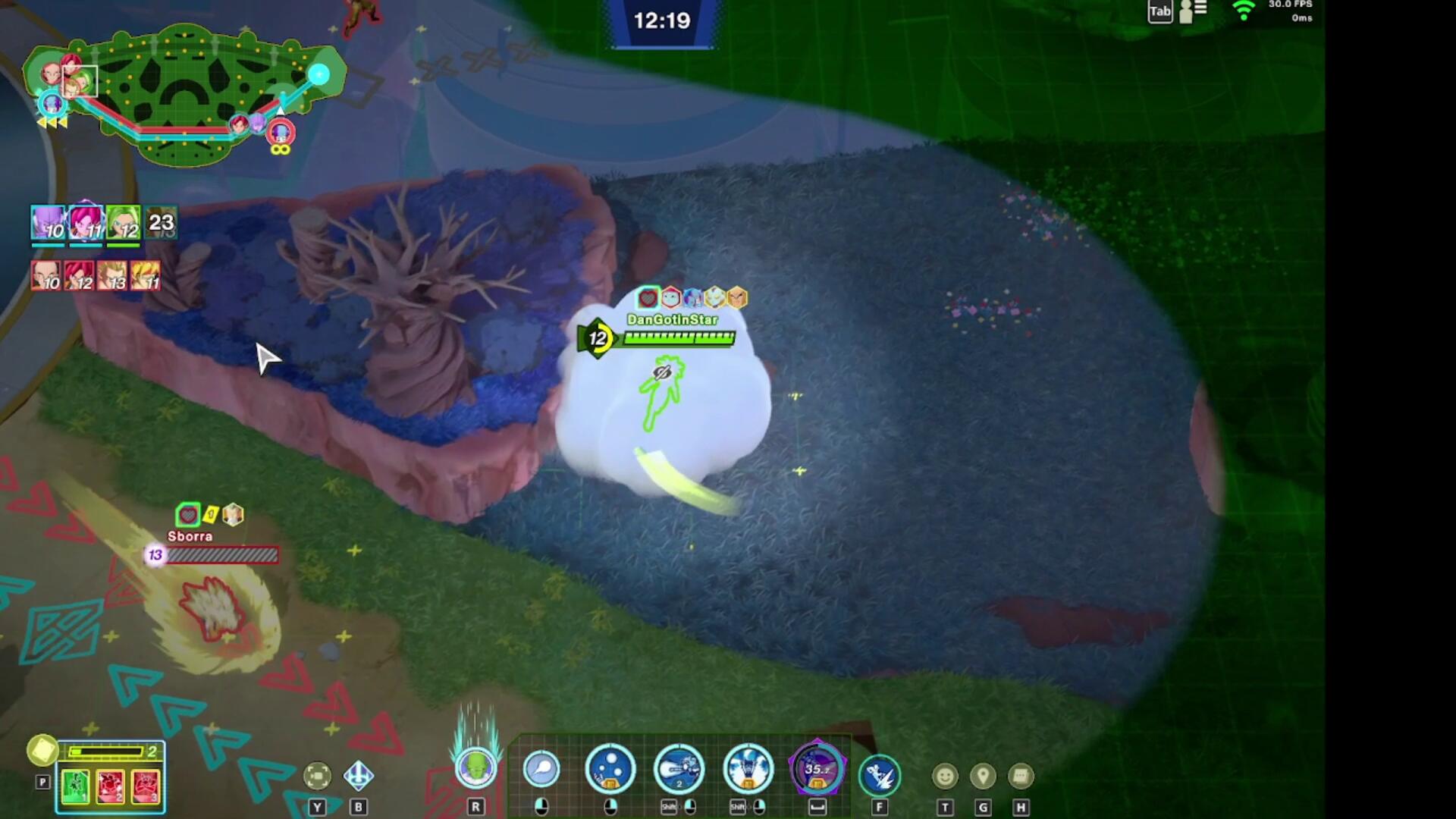This screenshot has height=819, width=1456.
Task: Select the level 13 enemy portrait
Action: (x=112, y=276)
